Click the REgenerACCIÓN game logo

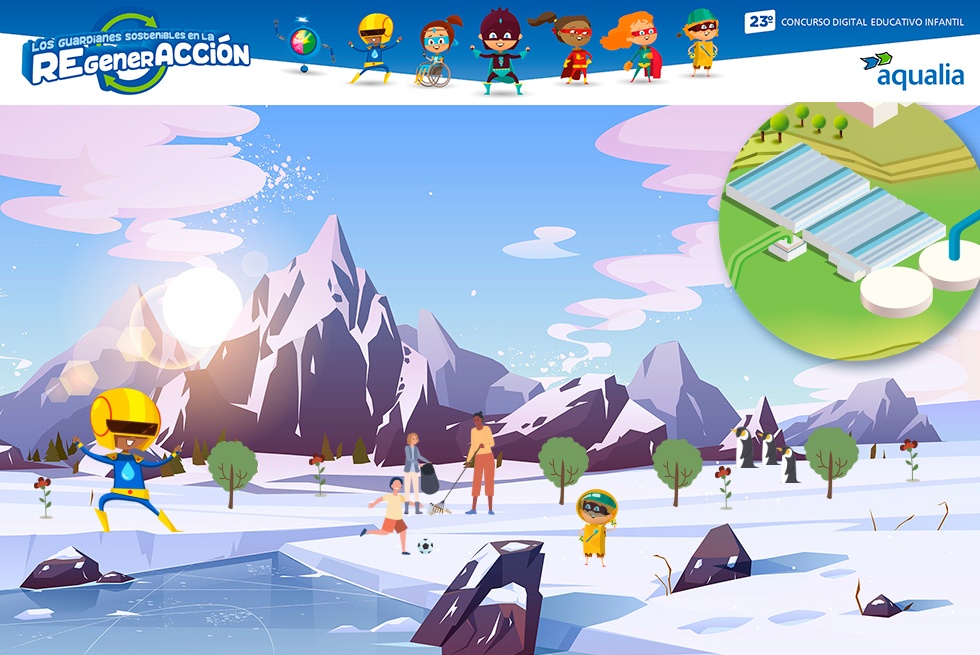pos(137,56)
